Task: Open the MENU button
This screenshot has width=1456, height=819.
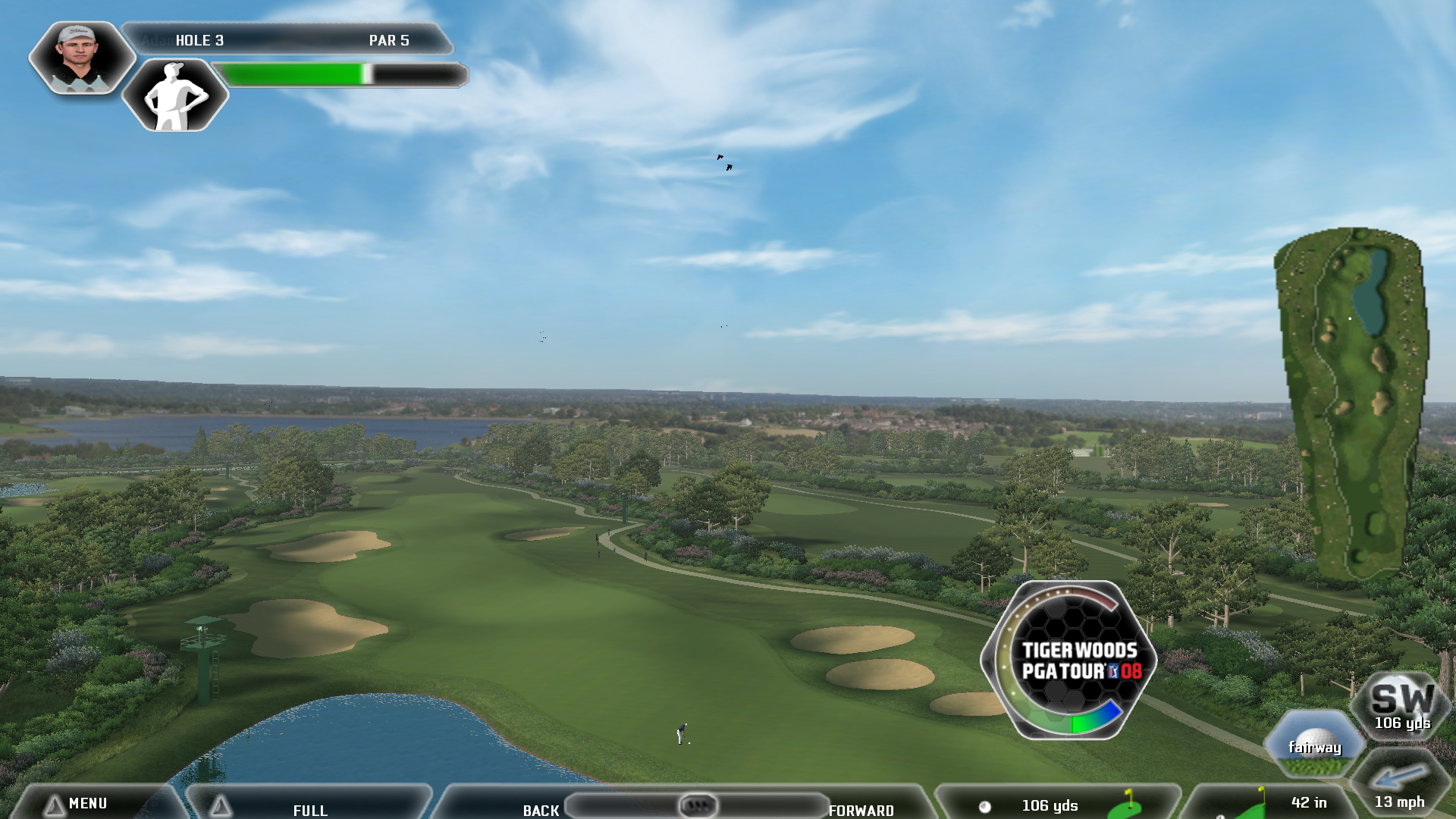Action: (87, 803)
